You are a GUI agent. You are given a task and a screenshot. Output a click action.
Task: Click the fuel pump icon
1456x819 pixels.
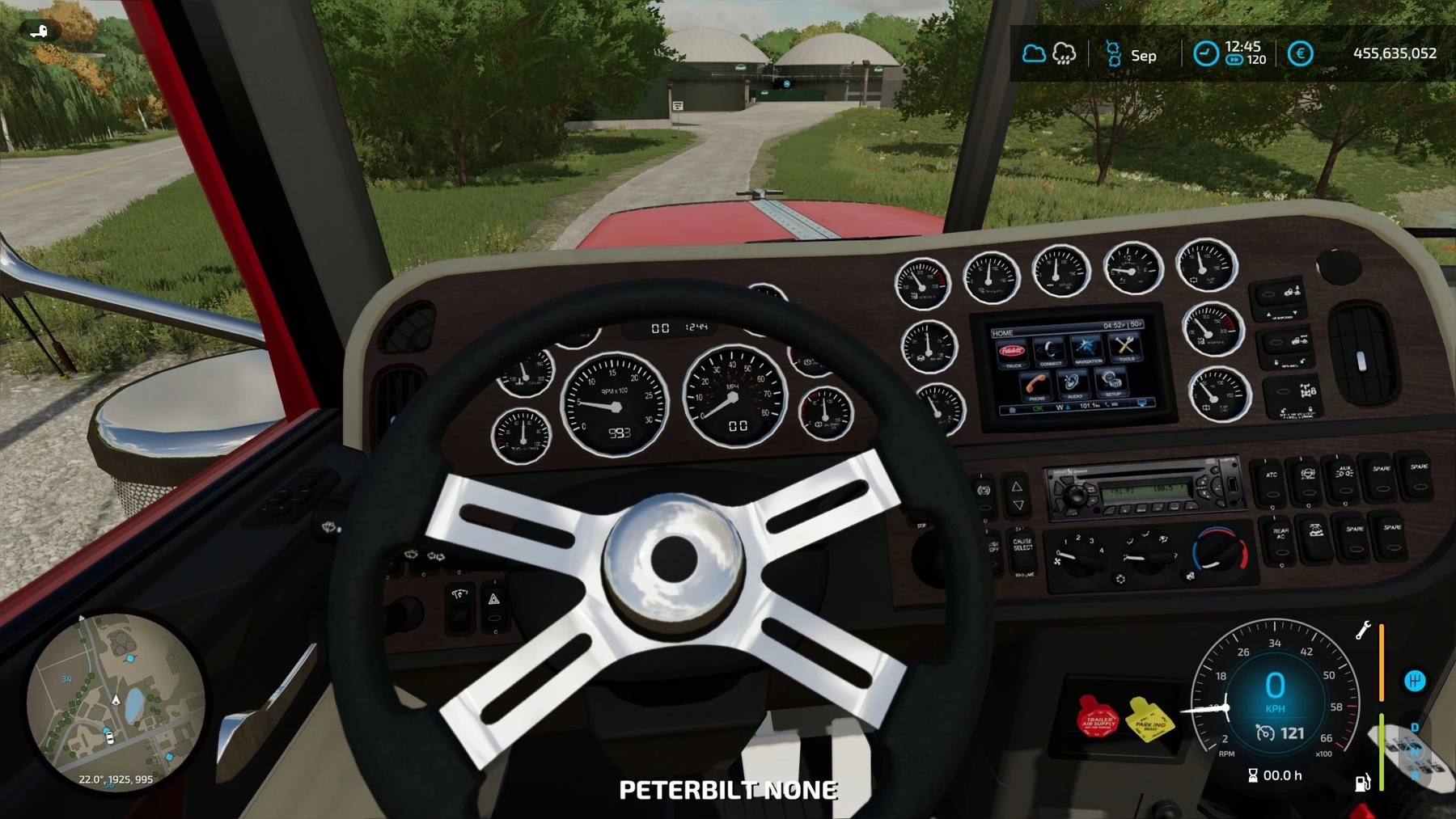(1363, 782)
